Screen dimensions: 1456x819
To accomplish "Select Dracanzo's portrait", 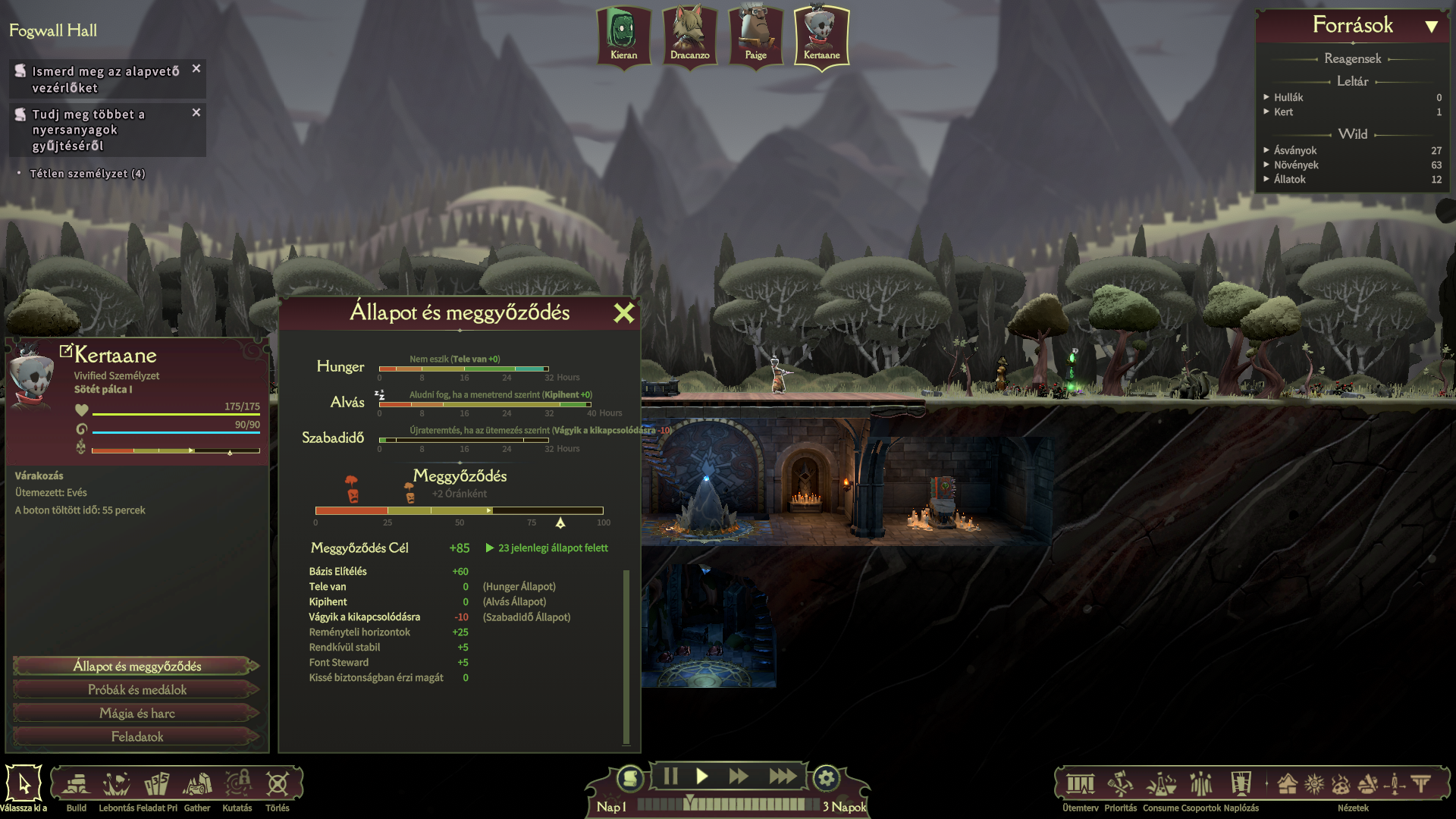I will point(689,36).
